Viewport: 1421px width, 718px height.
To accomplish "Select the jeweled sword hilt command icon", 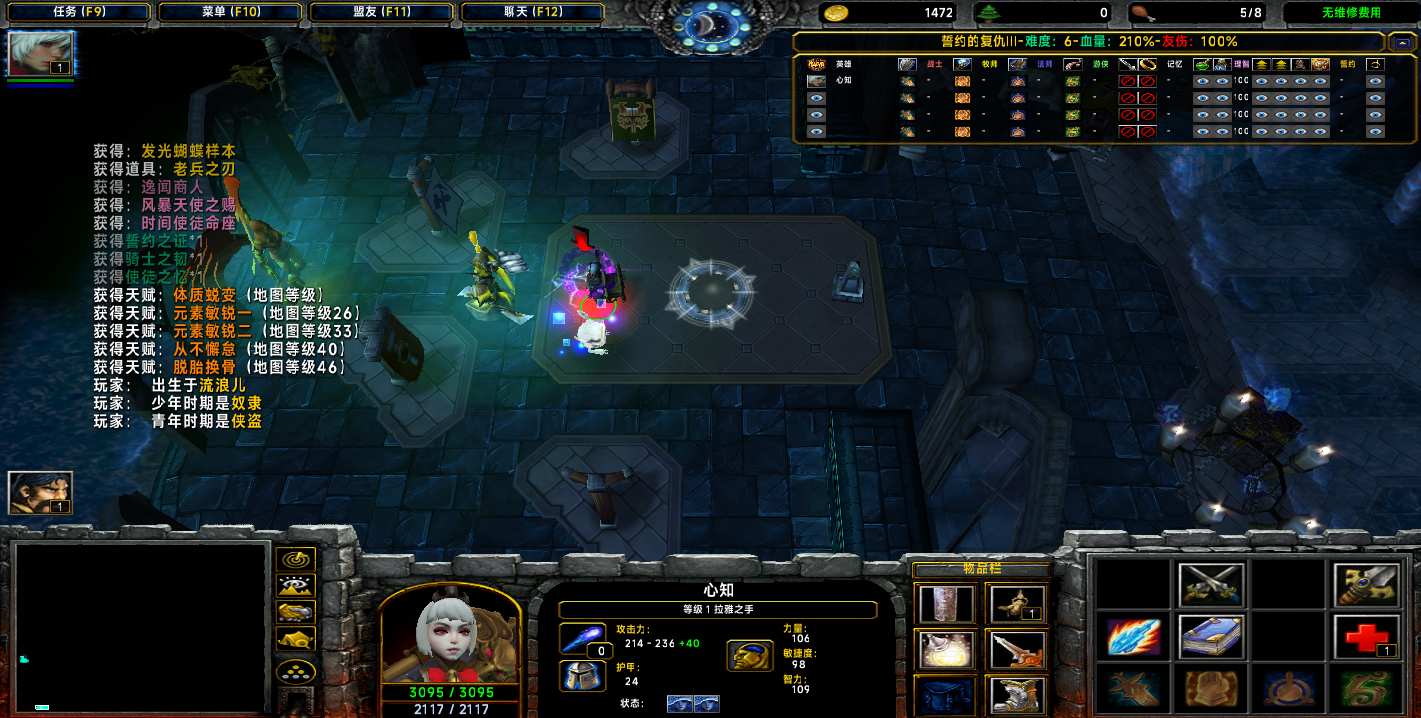I will 1365,585.
